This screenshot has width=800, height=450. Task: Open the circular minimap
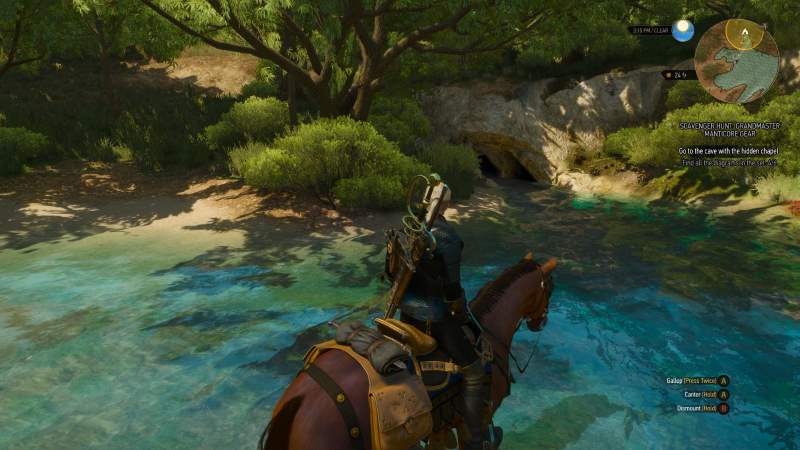point(737,60)
